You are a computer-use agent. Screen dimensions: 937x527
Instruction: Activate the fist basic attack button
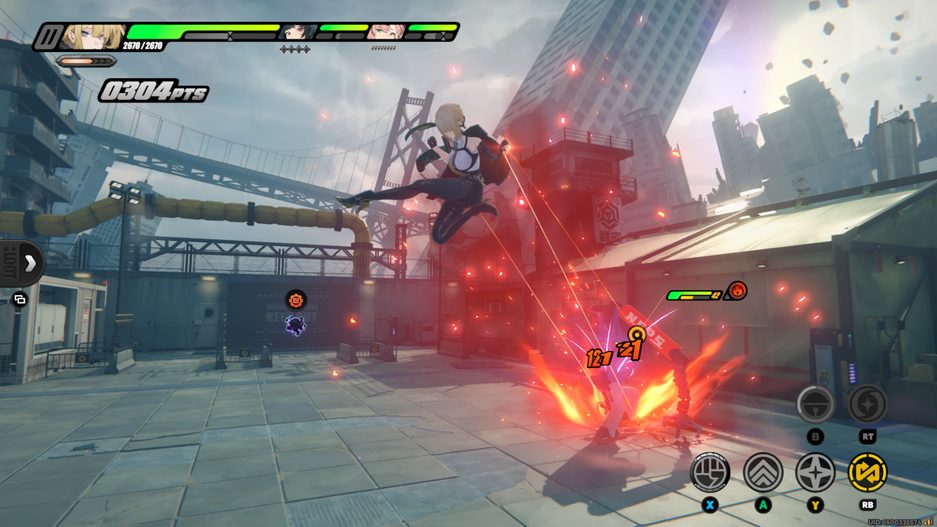click(710, 472)
